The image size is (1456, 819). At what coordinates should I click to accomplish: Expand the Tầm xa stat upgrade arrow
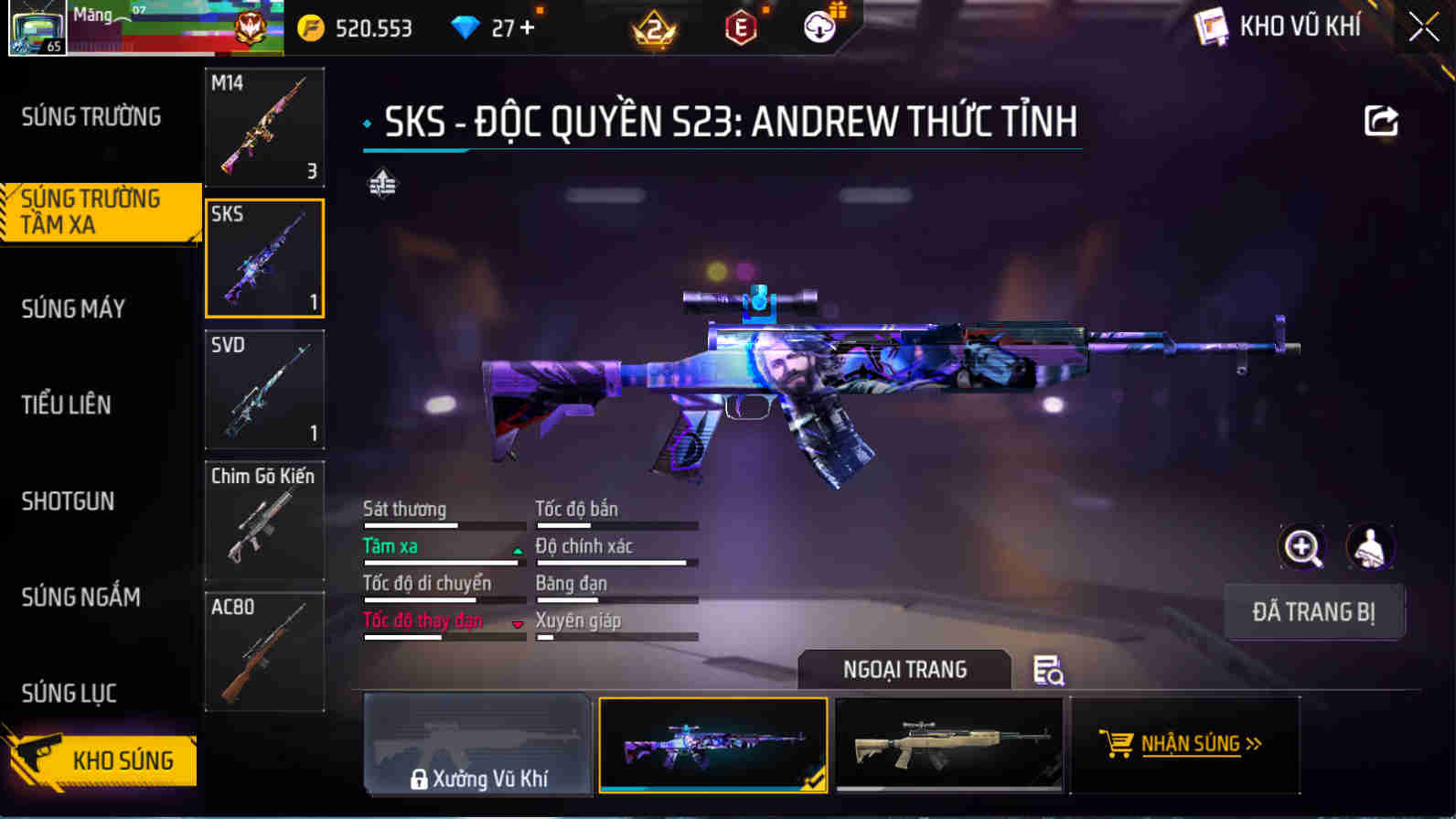point(517,548)
